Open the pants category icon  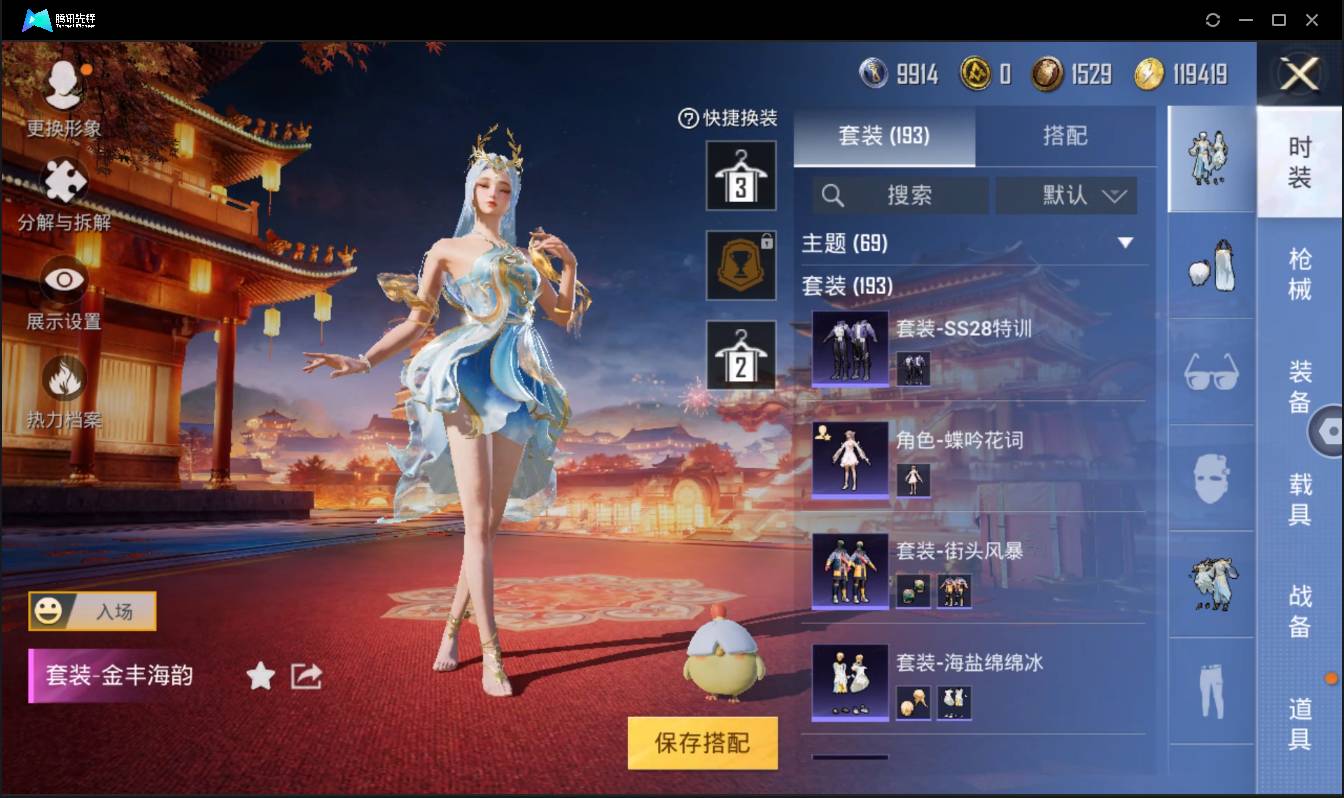[1210, 692]
